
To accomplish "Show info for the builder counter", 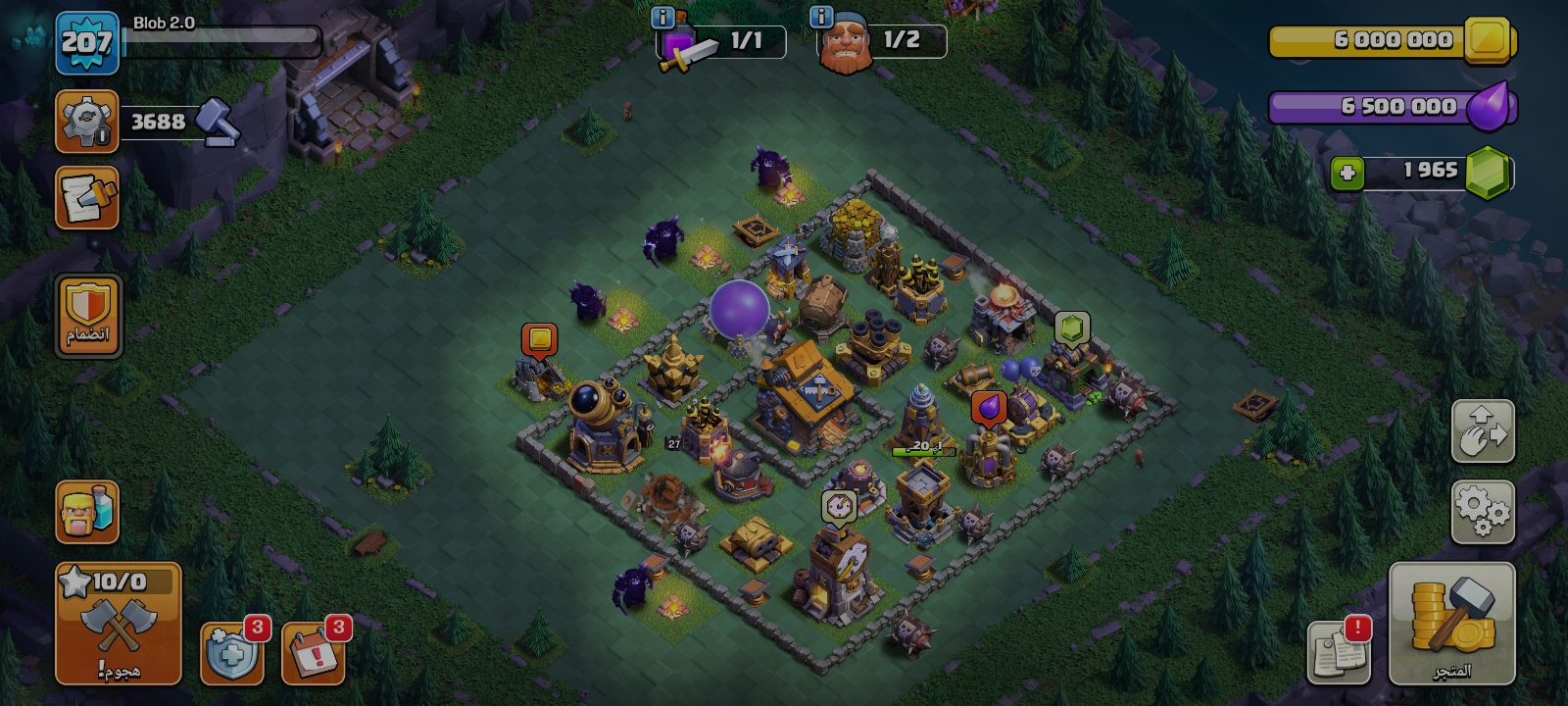I will pos(821,17).
